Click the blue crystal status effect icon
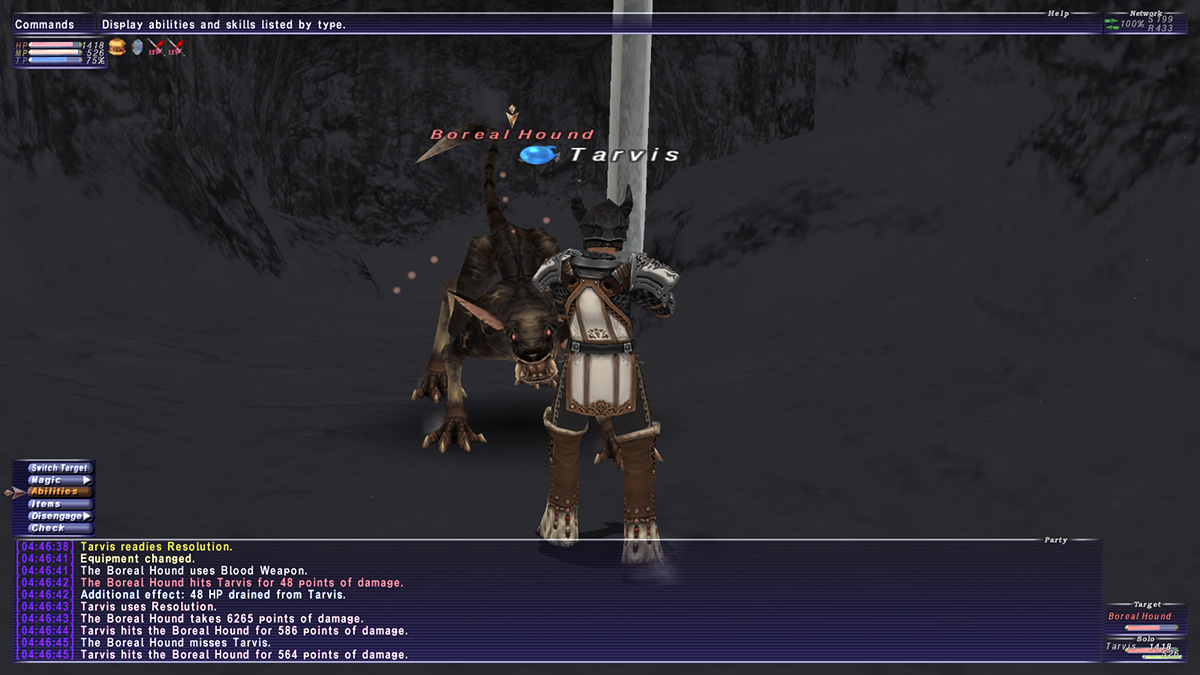 (137, 47)
